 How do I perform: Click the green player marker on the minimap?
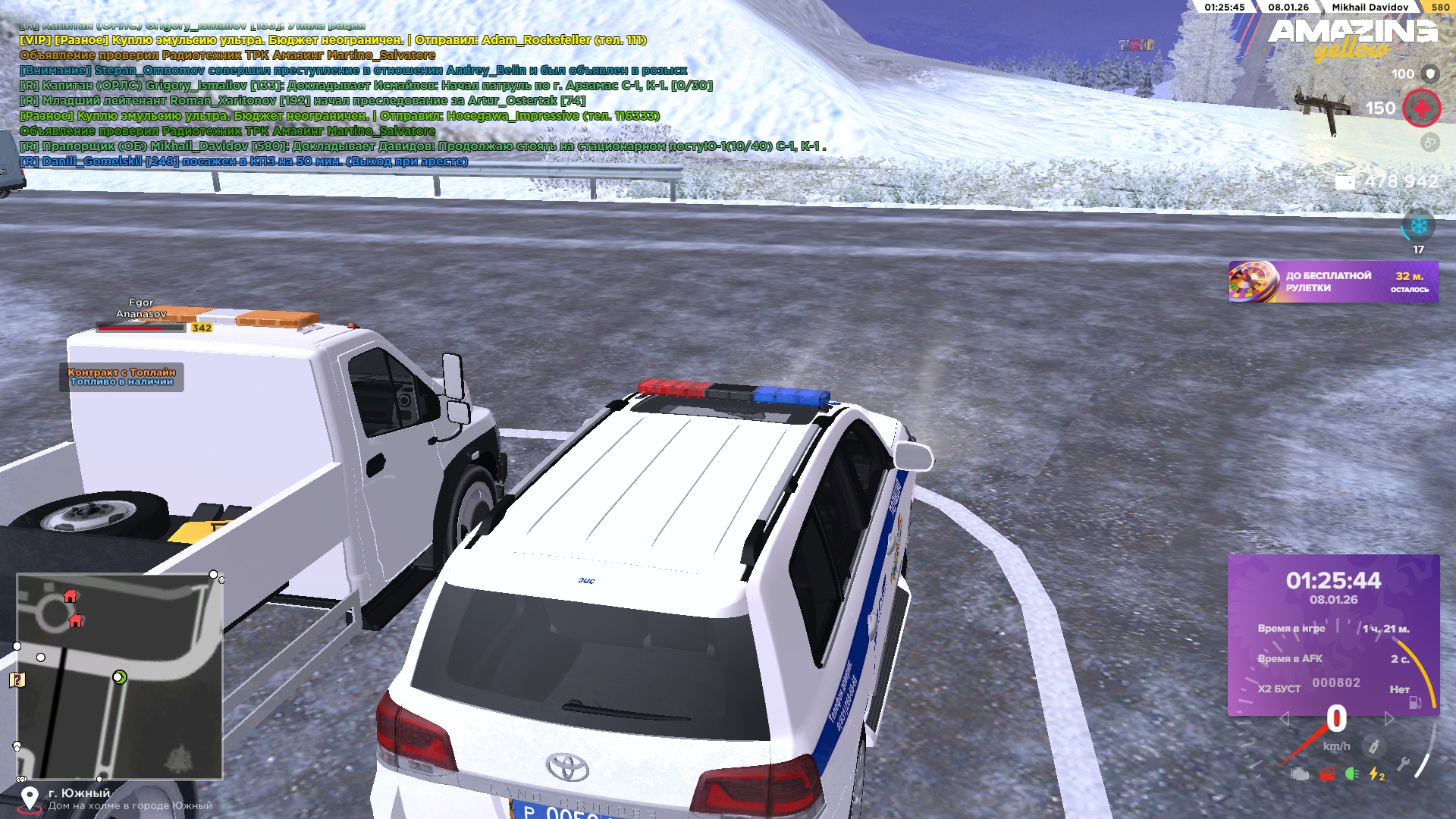tap(119, 677)
